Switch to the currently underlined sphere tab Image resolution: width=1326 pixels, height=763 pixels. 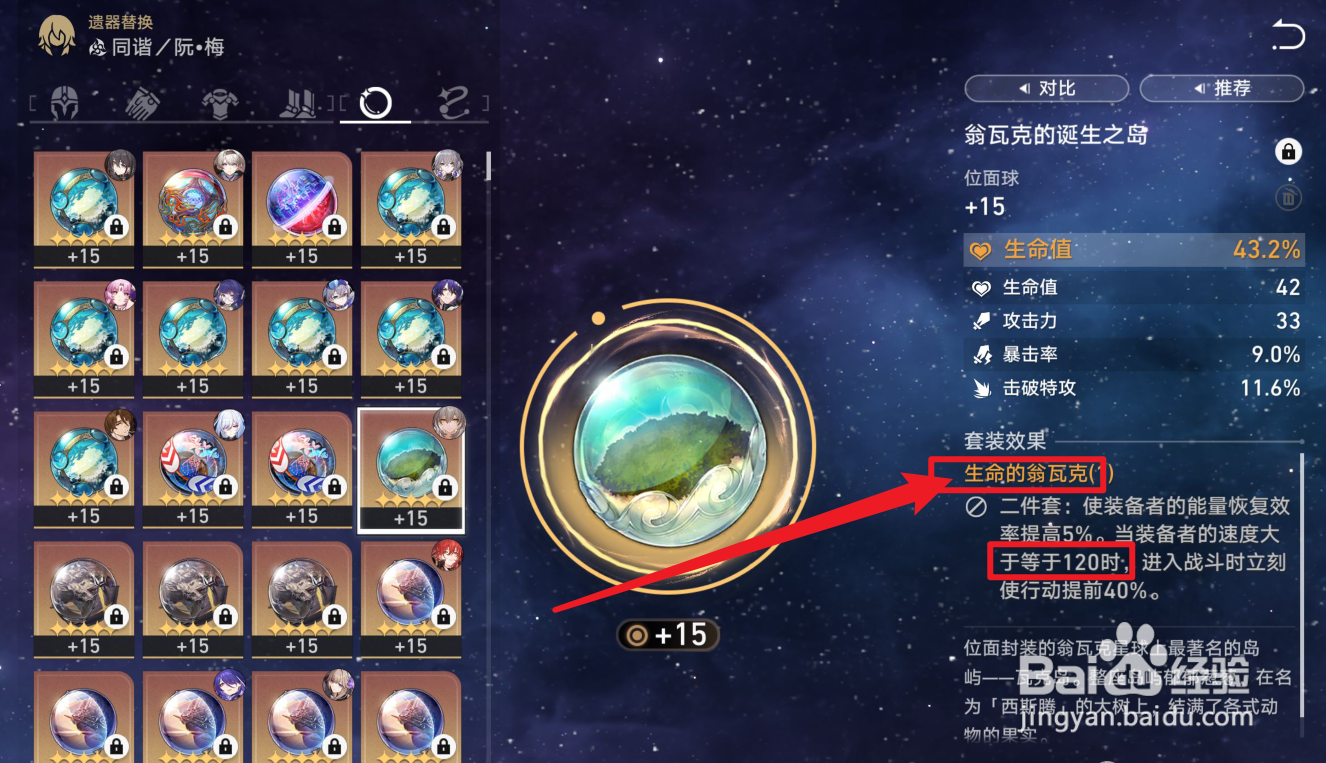click(x=375, y=100)
